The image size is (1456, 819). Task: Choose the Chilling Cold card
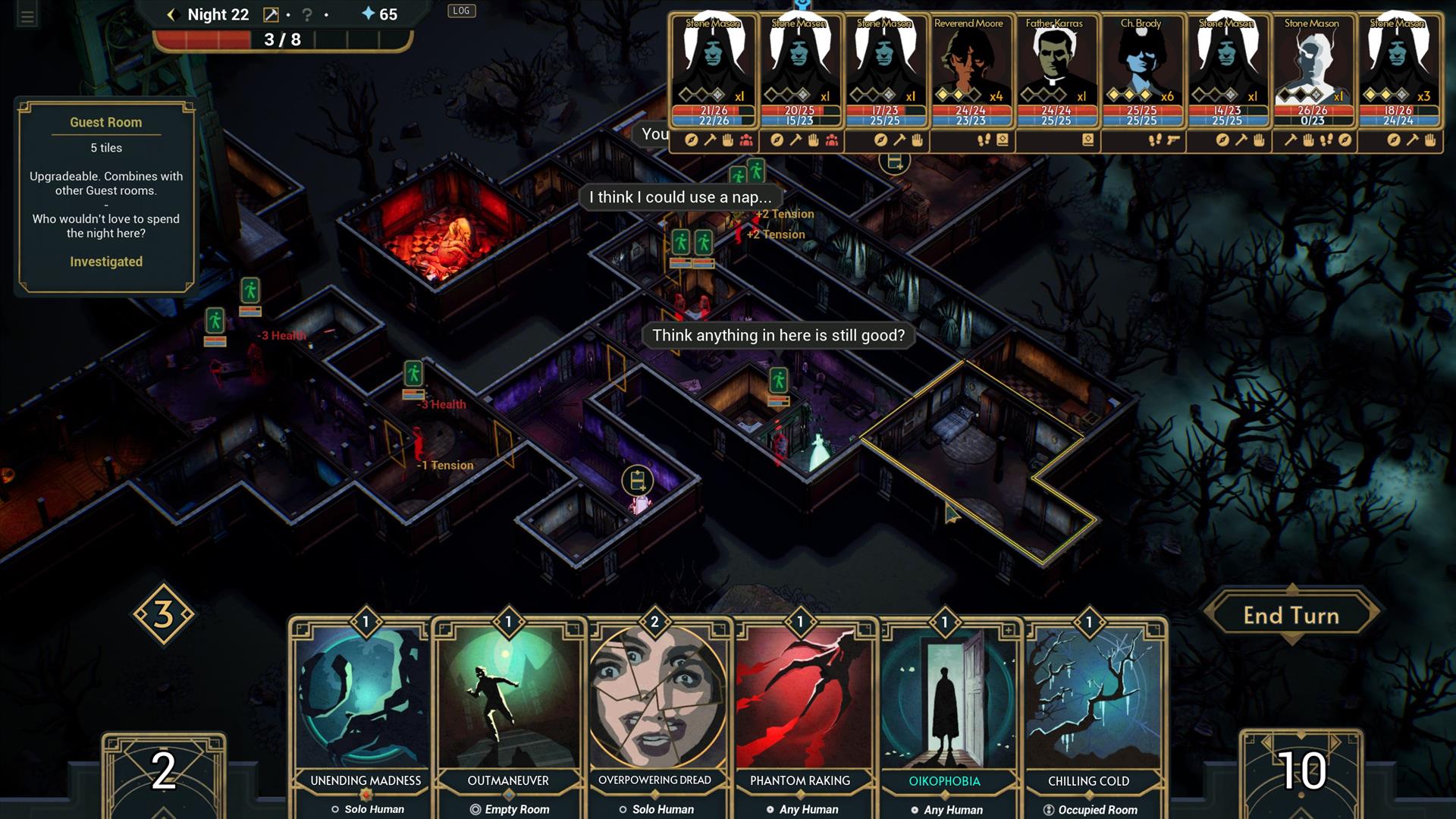[x=1088, y=705]
